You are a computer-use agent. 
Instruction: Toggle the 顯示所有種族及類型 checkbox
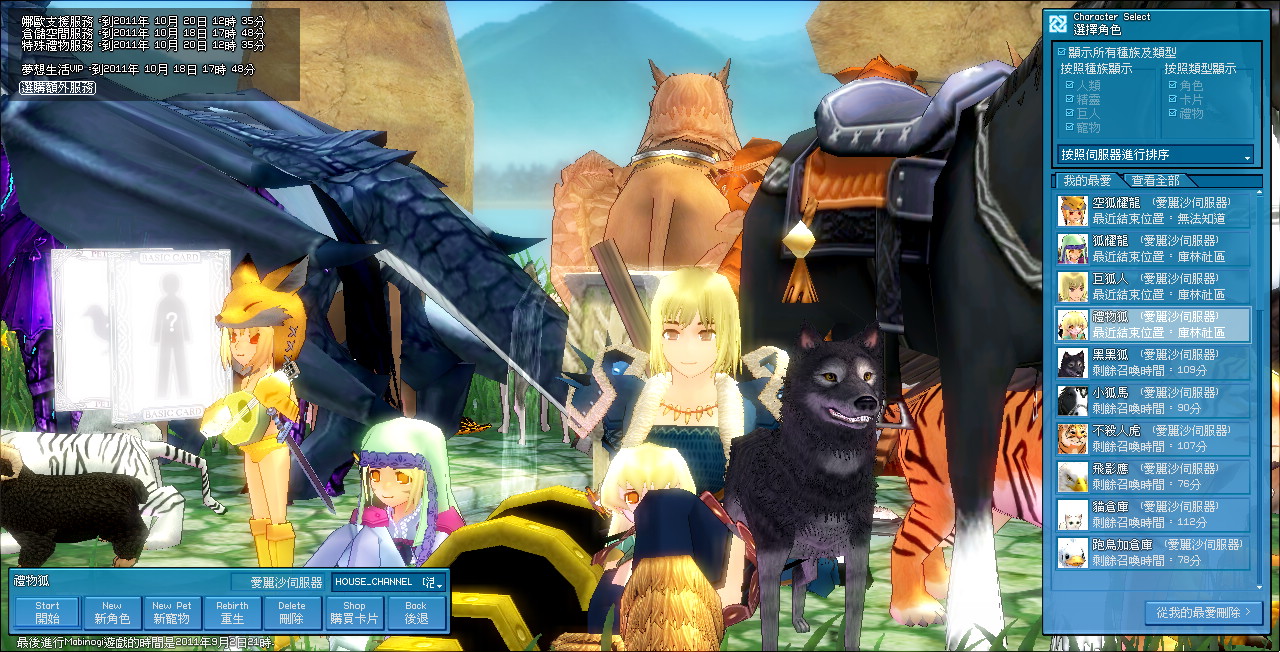pos(1062,52)
